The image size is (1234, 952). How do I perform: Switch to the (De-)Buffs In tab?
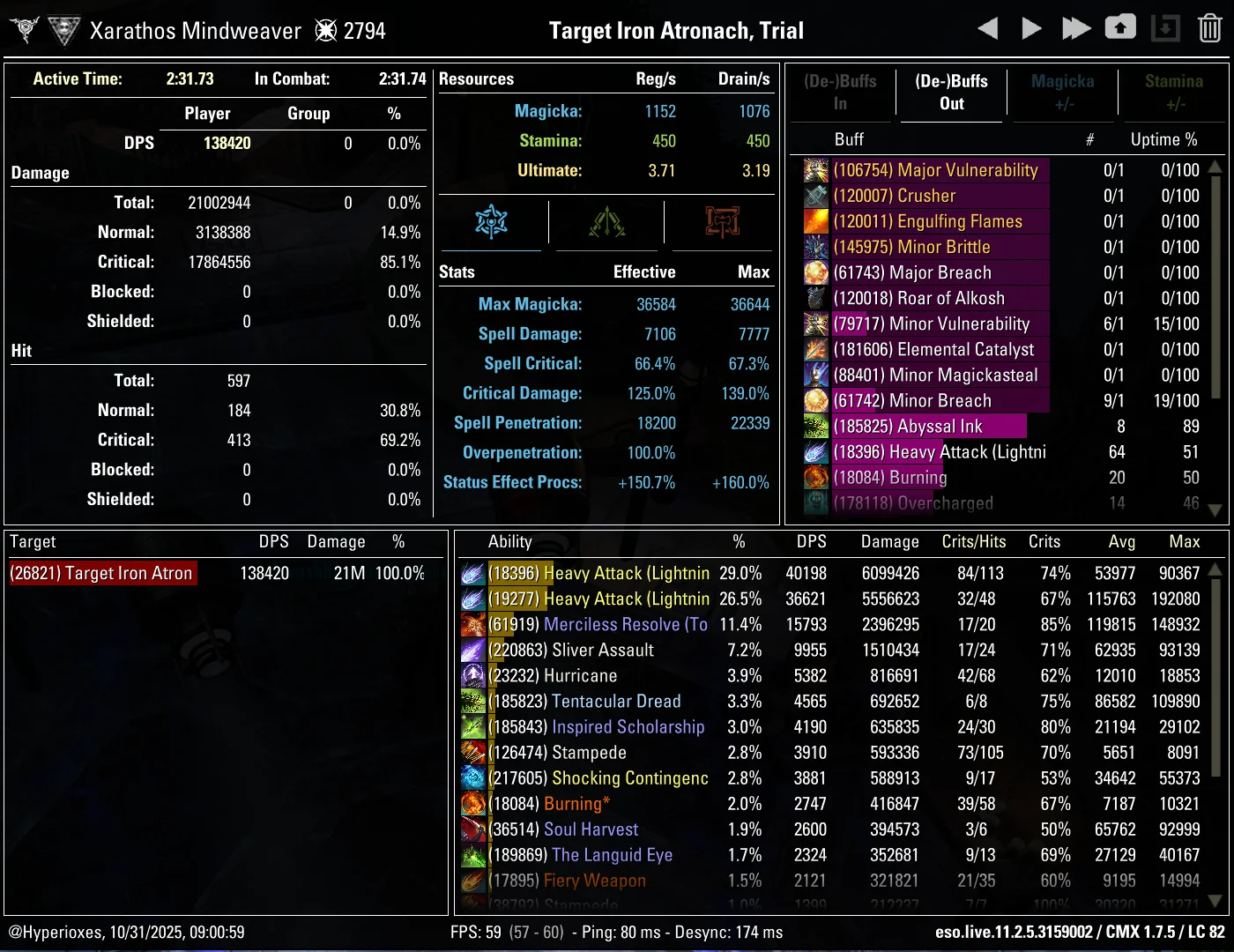[x=841, y=93]
